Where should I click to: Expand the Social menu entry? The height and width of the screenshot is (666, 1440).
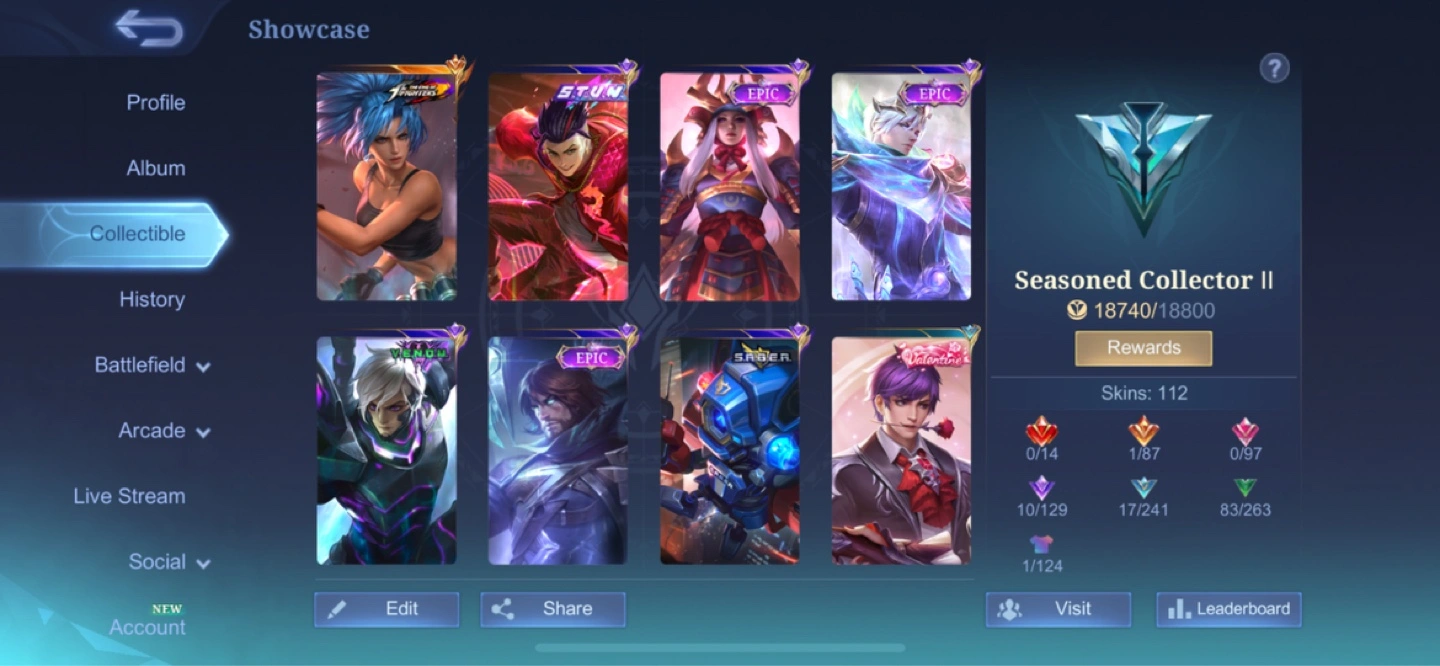click(x=169, y=562)
